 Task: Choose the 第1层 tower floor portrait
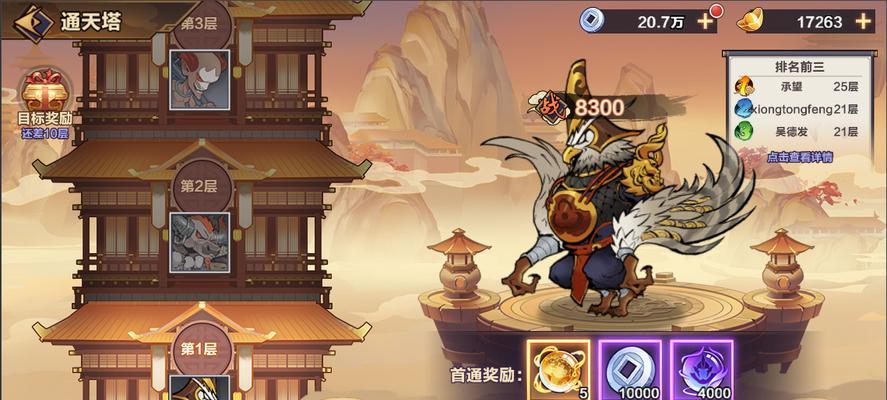(x=197, y=385)
